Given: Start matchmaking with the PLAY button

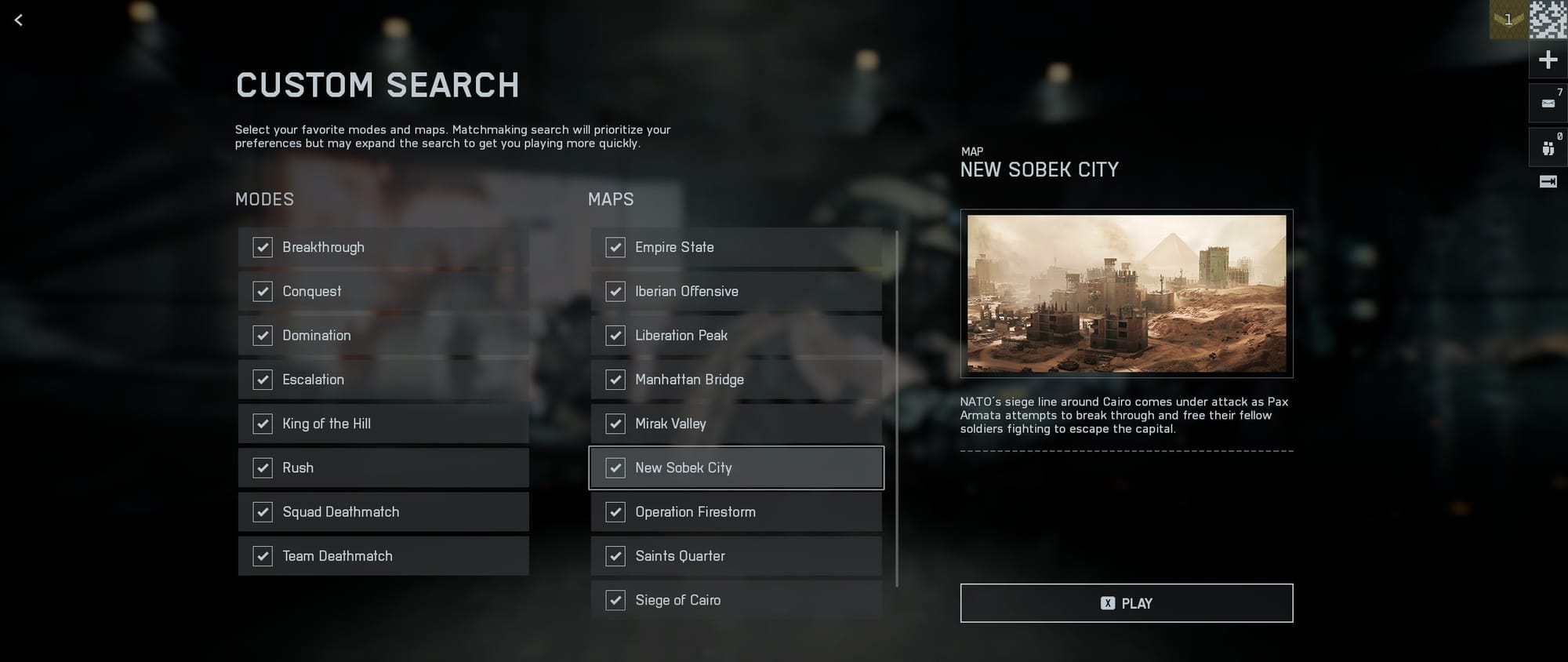Looking at the screenshot, I should [1126, 603].
